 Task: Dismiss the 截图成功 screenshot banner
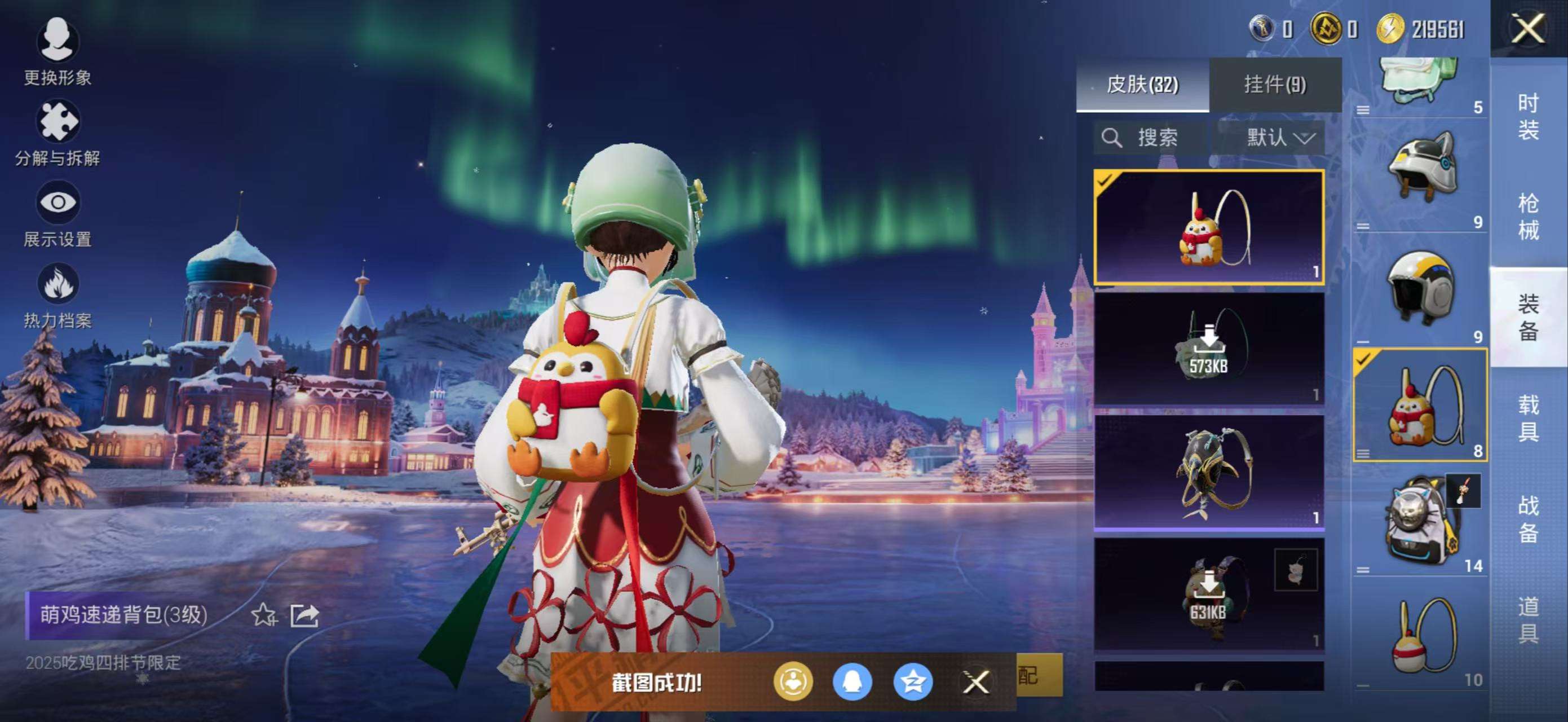pyautogui.click(x=976, y=683)
